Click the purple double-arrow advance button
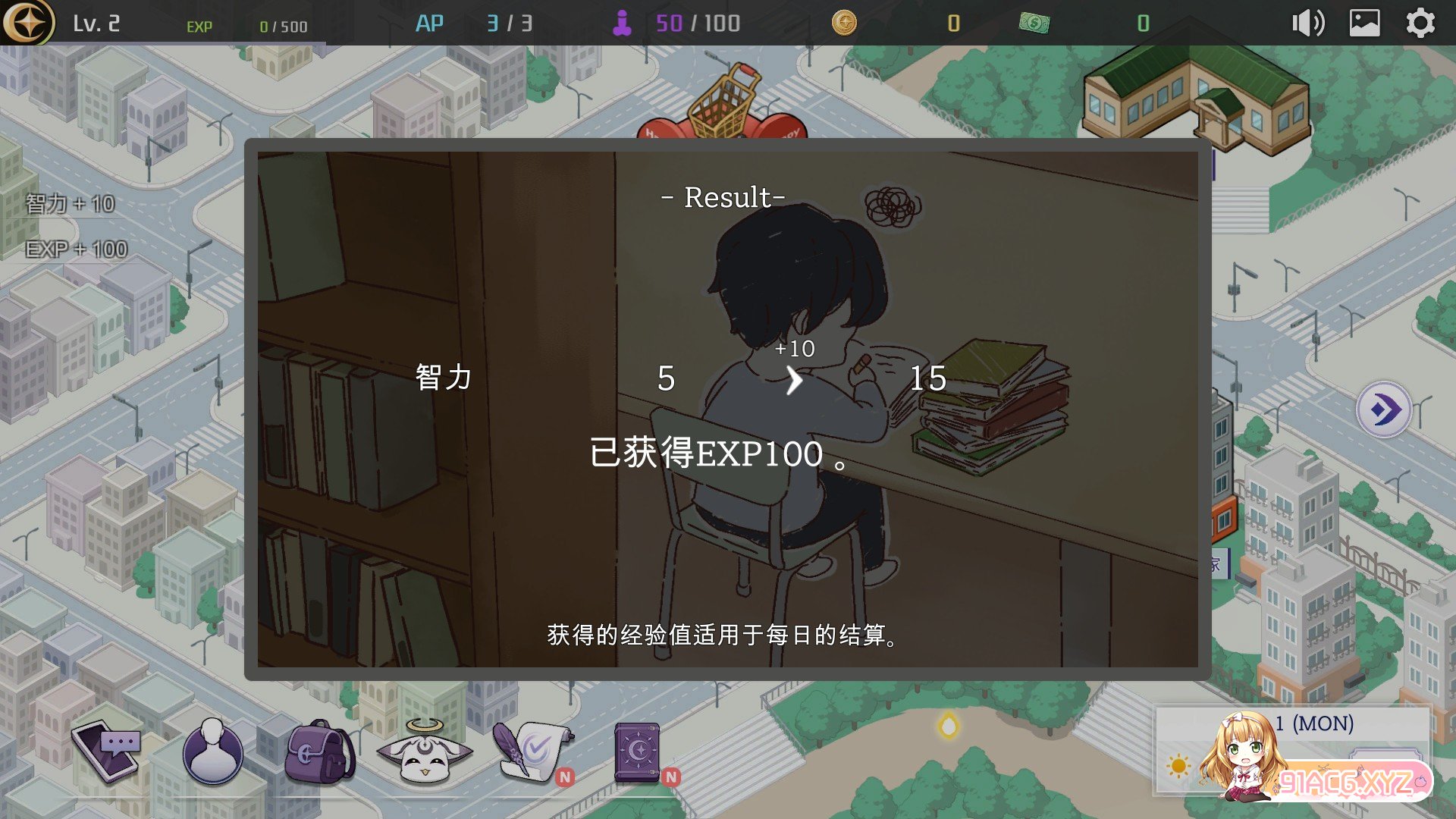Viewport: 1456px width, 819px height. click(x=1384, y=410)
